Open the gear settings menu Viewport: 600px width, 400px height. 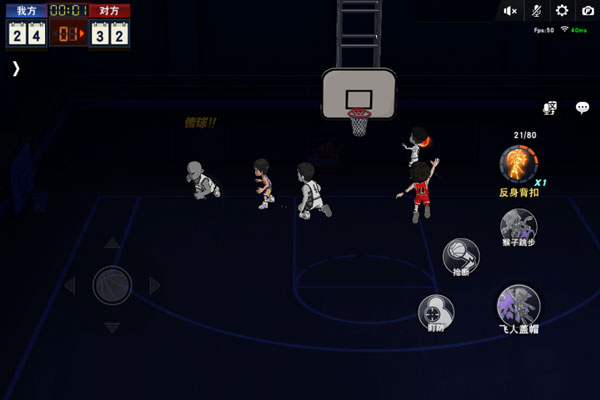tap(562, 11)
